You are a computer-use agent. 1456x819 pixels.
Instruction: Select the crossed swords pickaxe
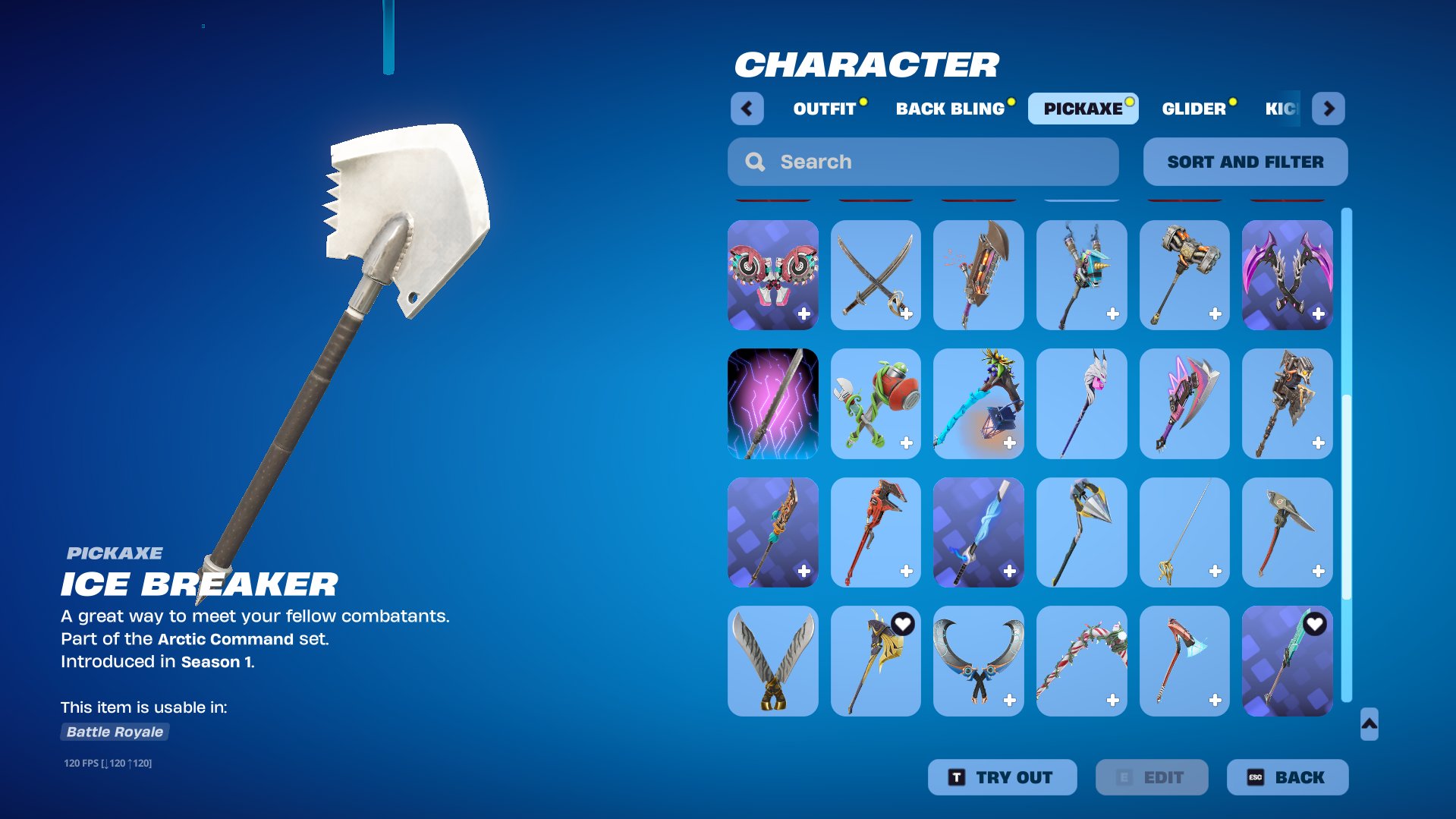[x=876, y=275]
